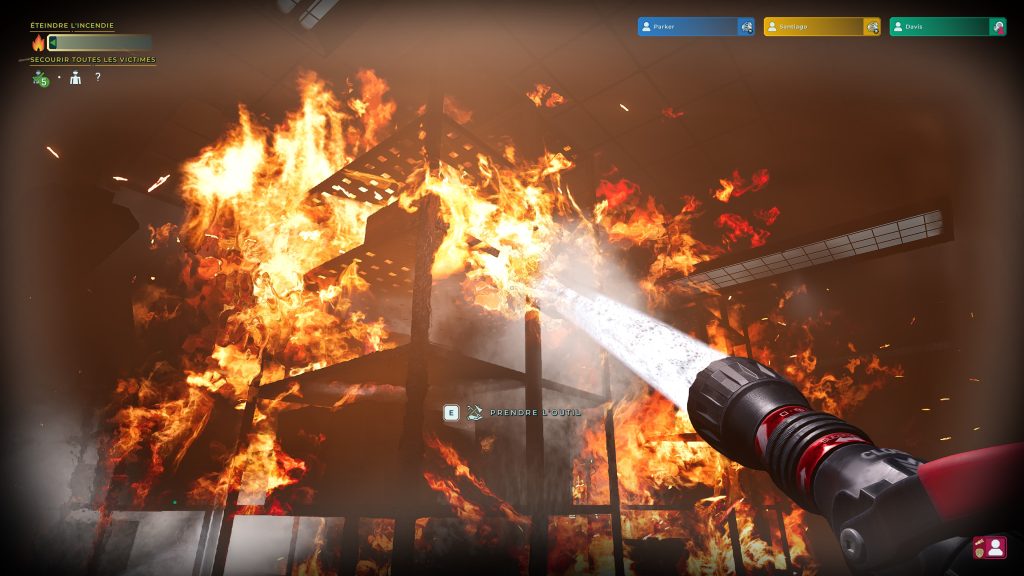Click the flame objective icon
The height and width of the screenshot is (576, 1024).
(x=39, y=43)
